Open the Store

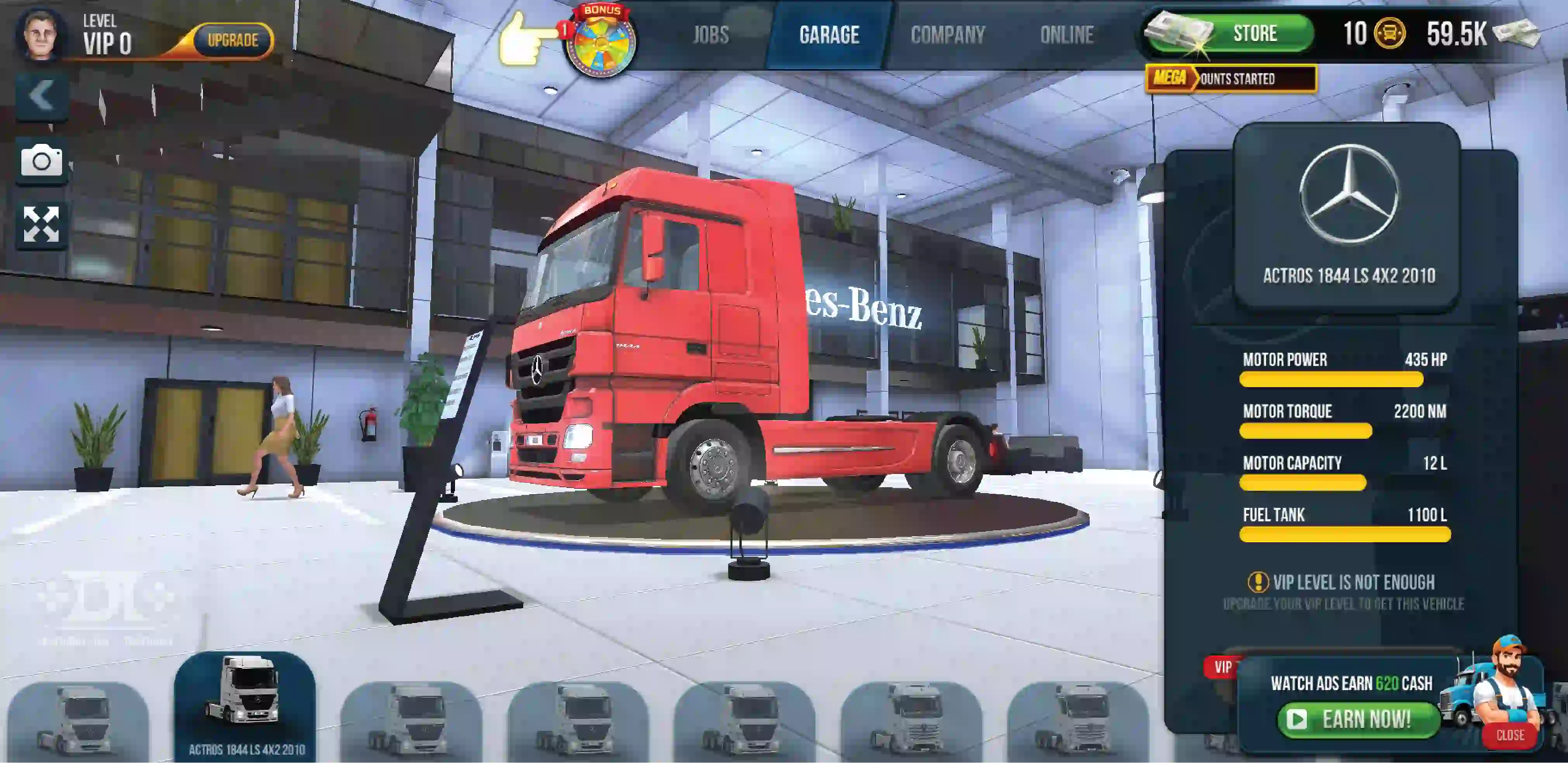[x=1254, y=33]
